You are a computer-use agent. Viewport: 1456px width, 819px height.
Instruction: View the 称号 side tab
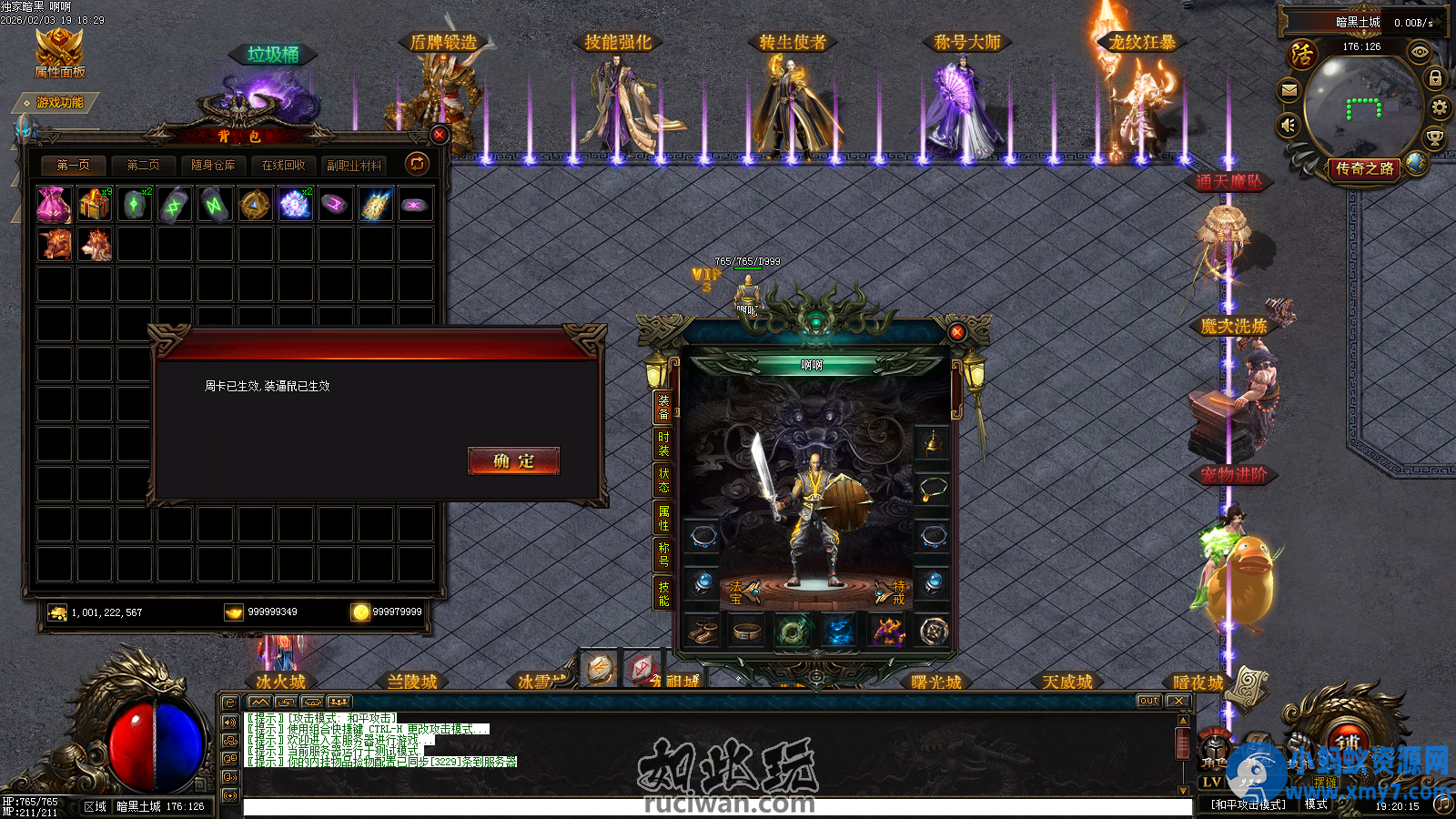663,554
